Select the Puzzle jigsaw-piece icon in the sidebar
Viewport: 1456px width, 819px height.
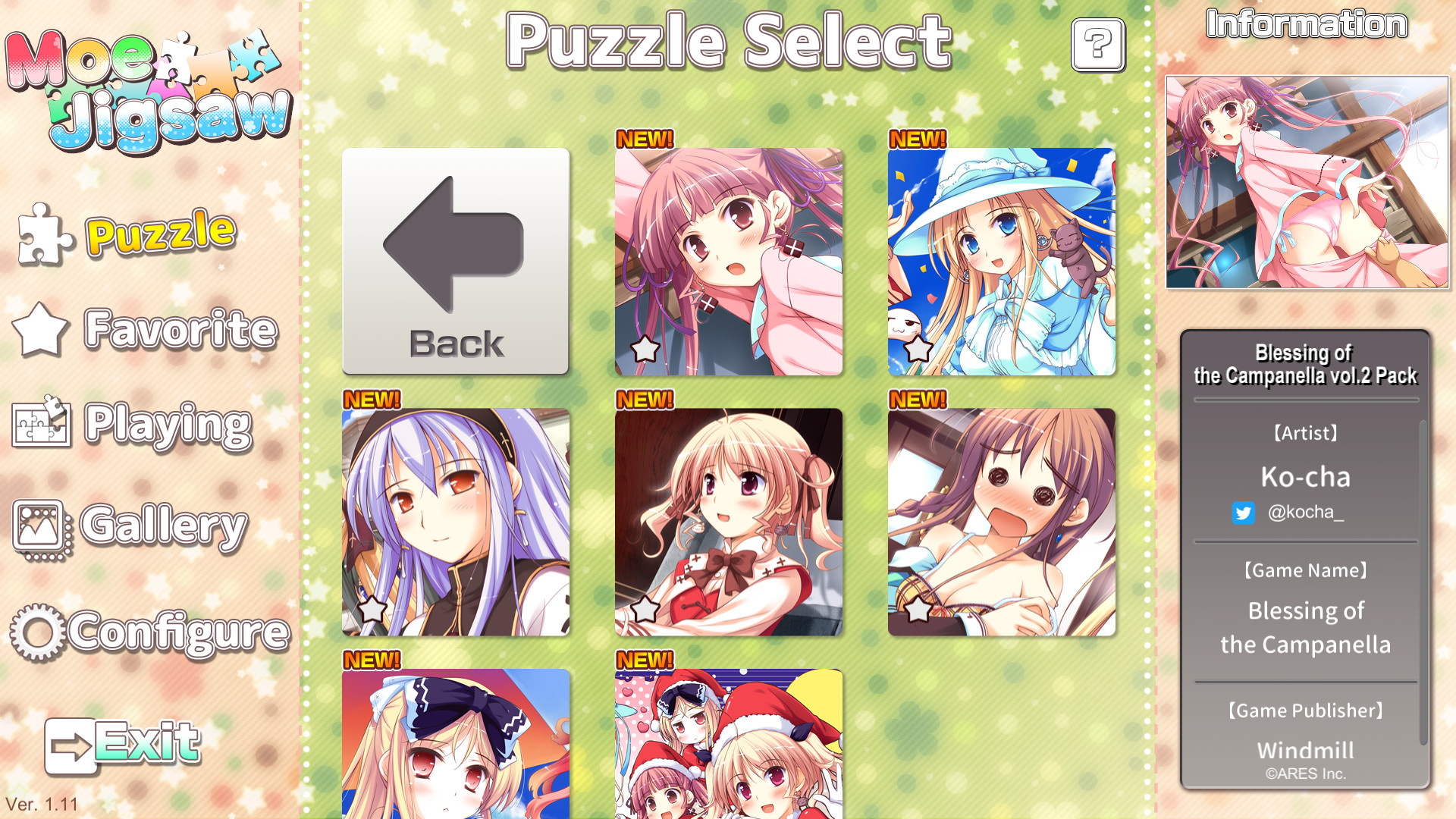(42, 235)
